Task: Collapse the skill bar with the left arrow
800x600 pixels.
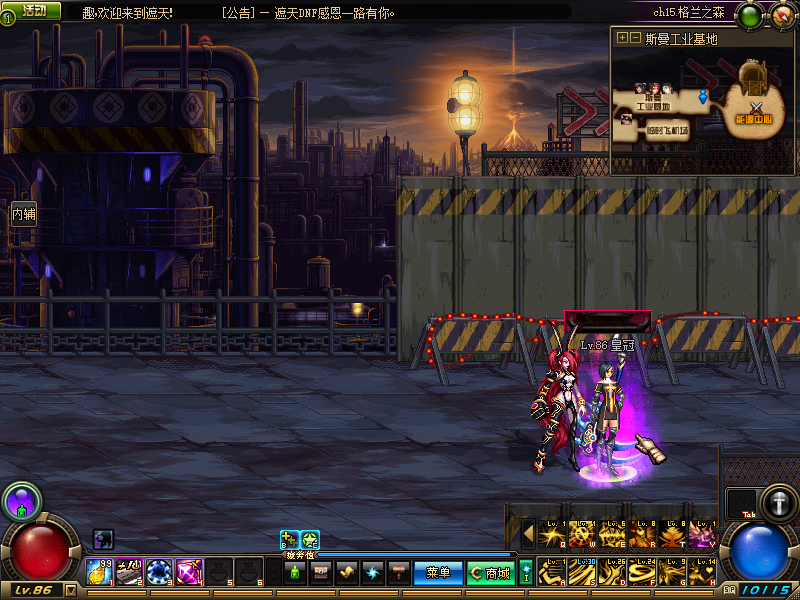Action: point(528,534)
